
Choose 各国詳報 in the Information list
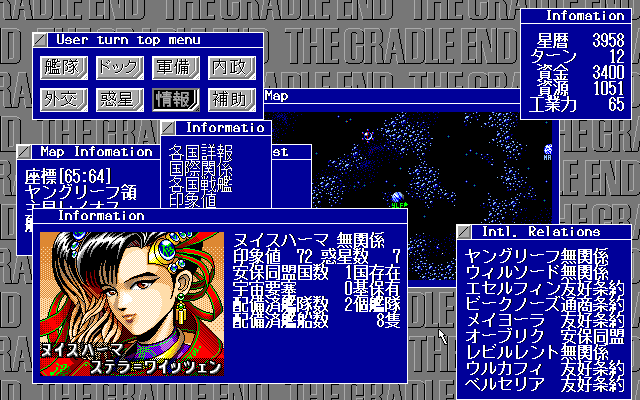click(x=201, y=154)
